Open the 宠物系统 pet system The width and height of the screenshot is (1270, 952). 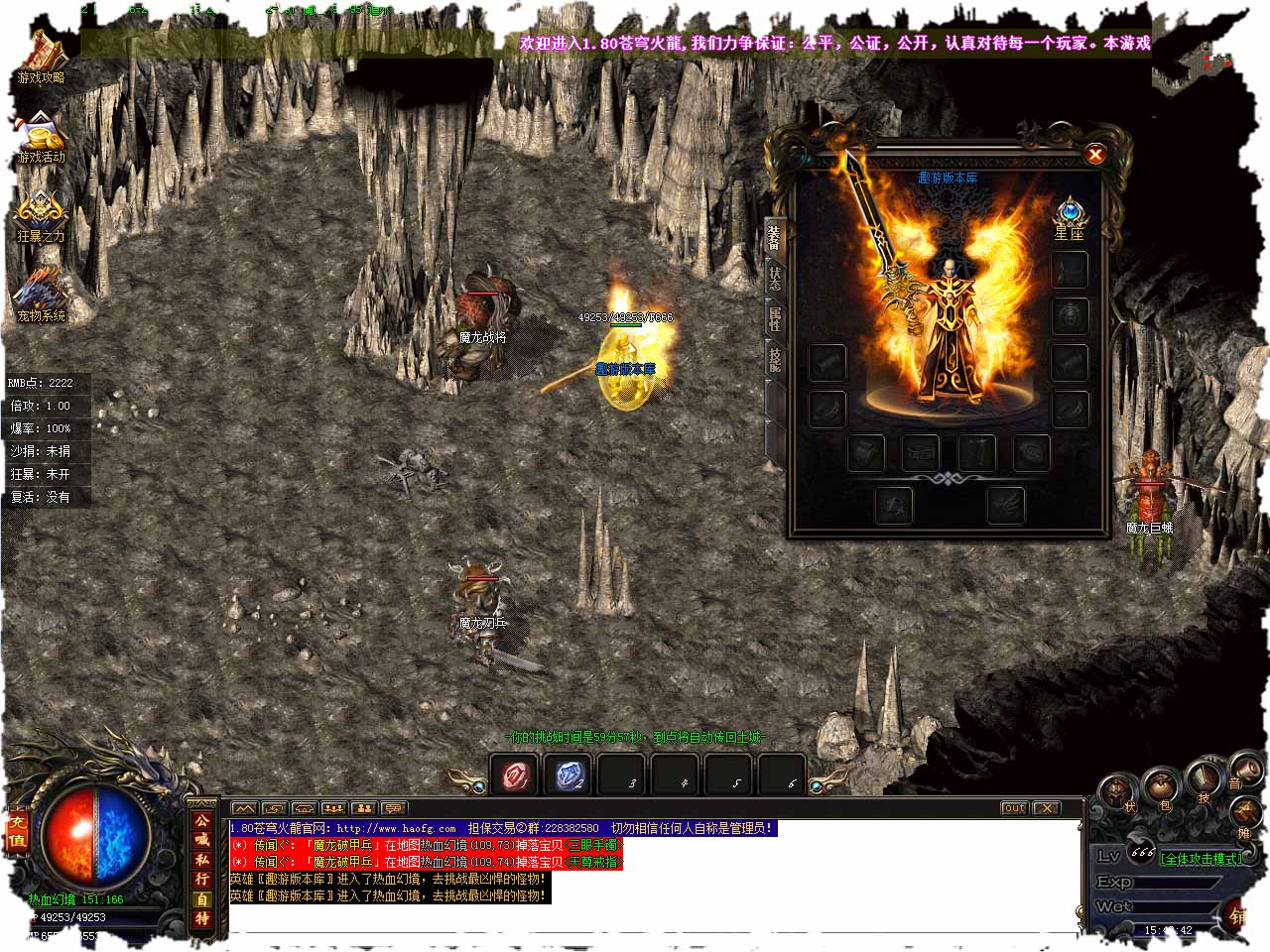pos(41,296)
